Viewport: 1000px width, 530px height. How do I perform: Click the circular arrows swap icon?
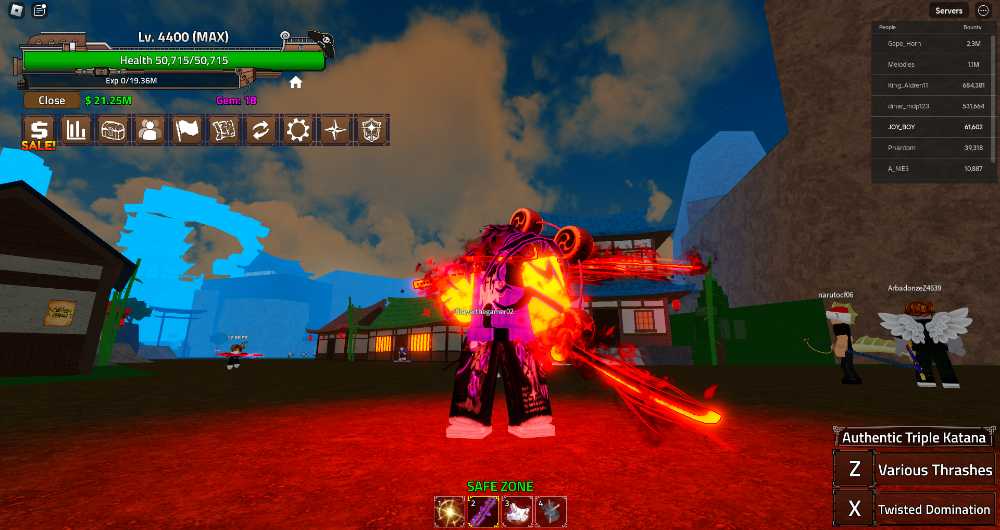[x=261, y=130]
